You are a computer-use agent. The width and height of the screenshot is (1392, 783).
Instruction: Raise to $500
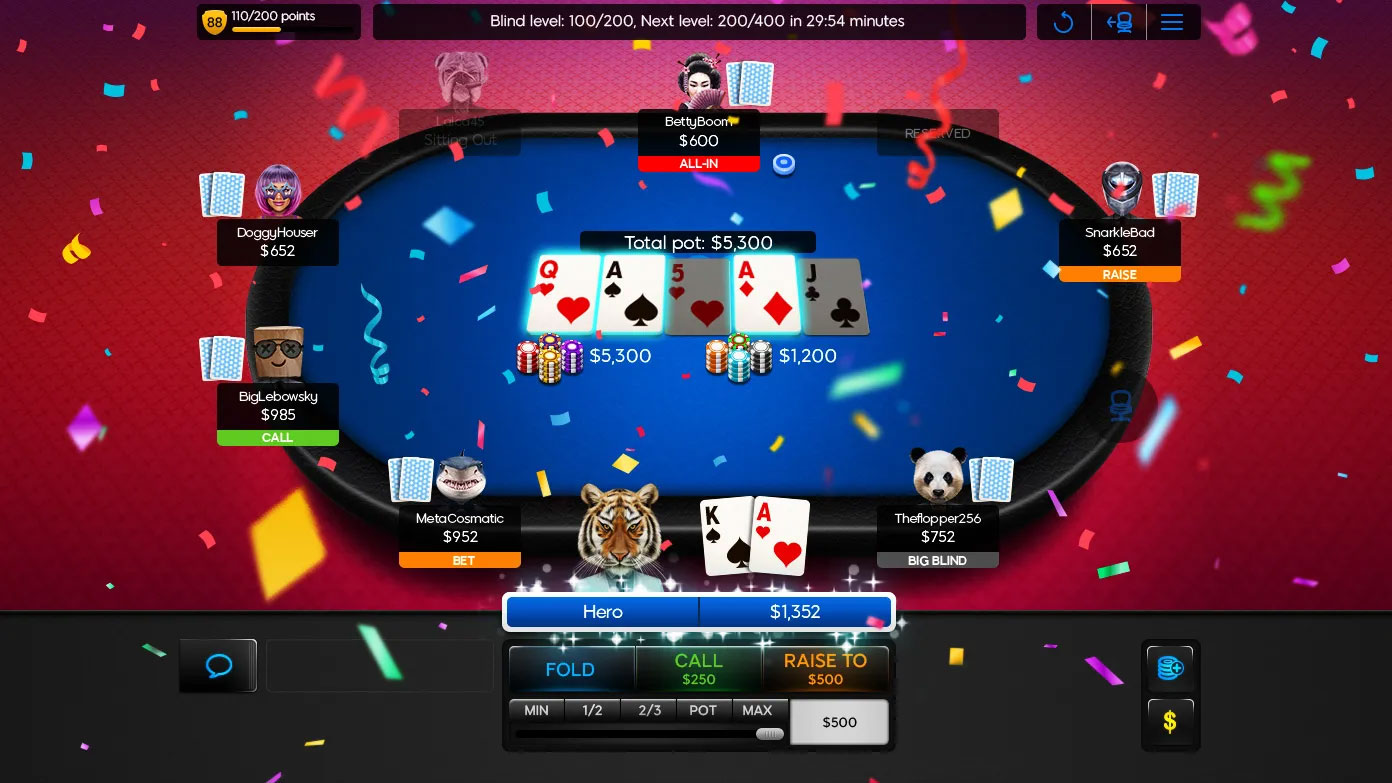[x=825, y=669]
